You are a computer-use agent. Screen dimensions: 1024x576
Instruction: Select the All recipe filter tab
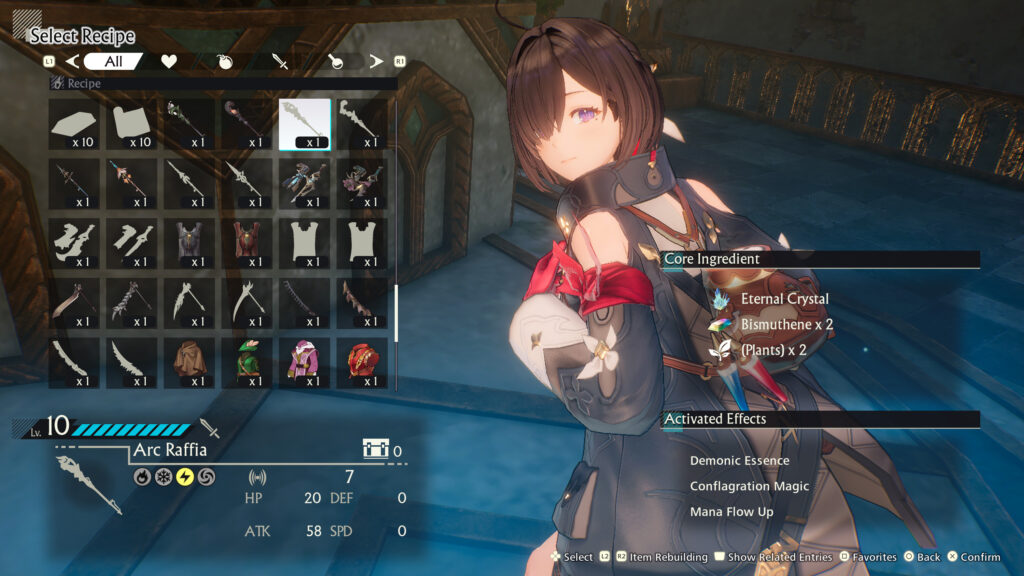point(113,62)
